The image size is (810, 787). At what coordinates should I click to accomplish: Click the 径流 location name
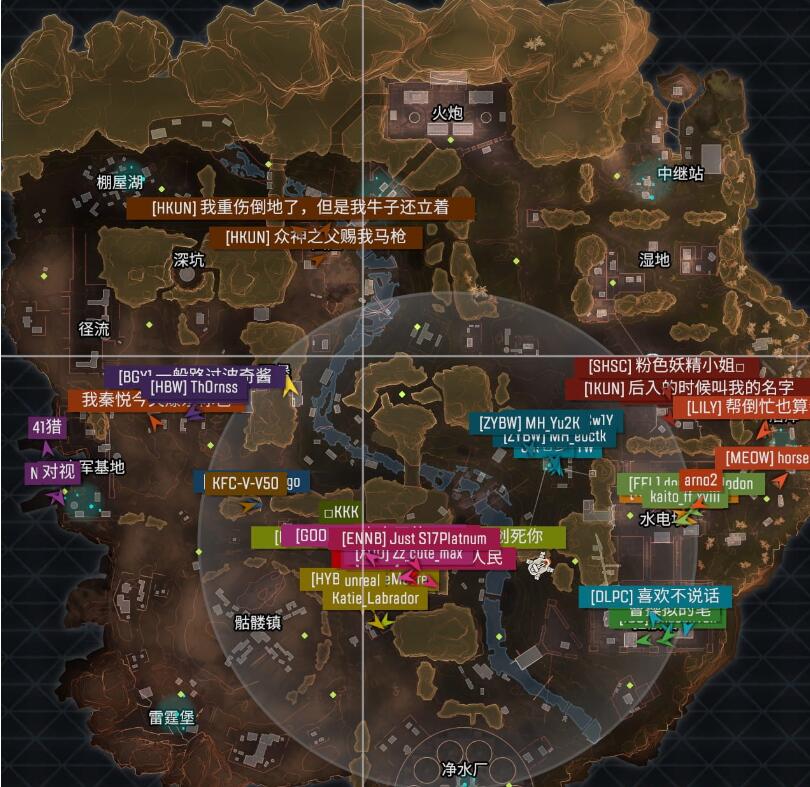(x=94, y=328)
